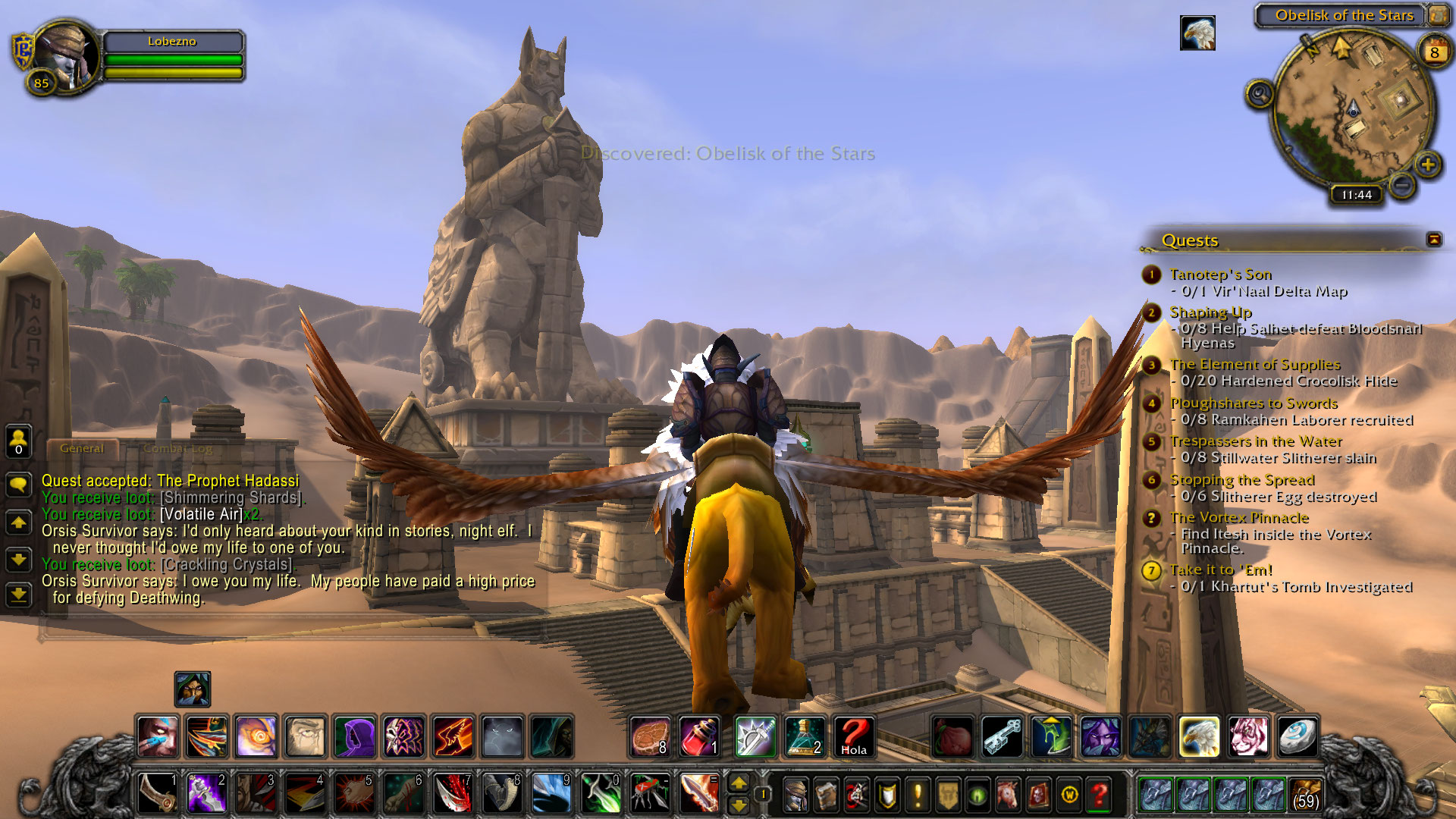Open The Vortex Pinnacle quest entry

click(1239, 518)
